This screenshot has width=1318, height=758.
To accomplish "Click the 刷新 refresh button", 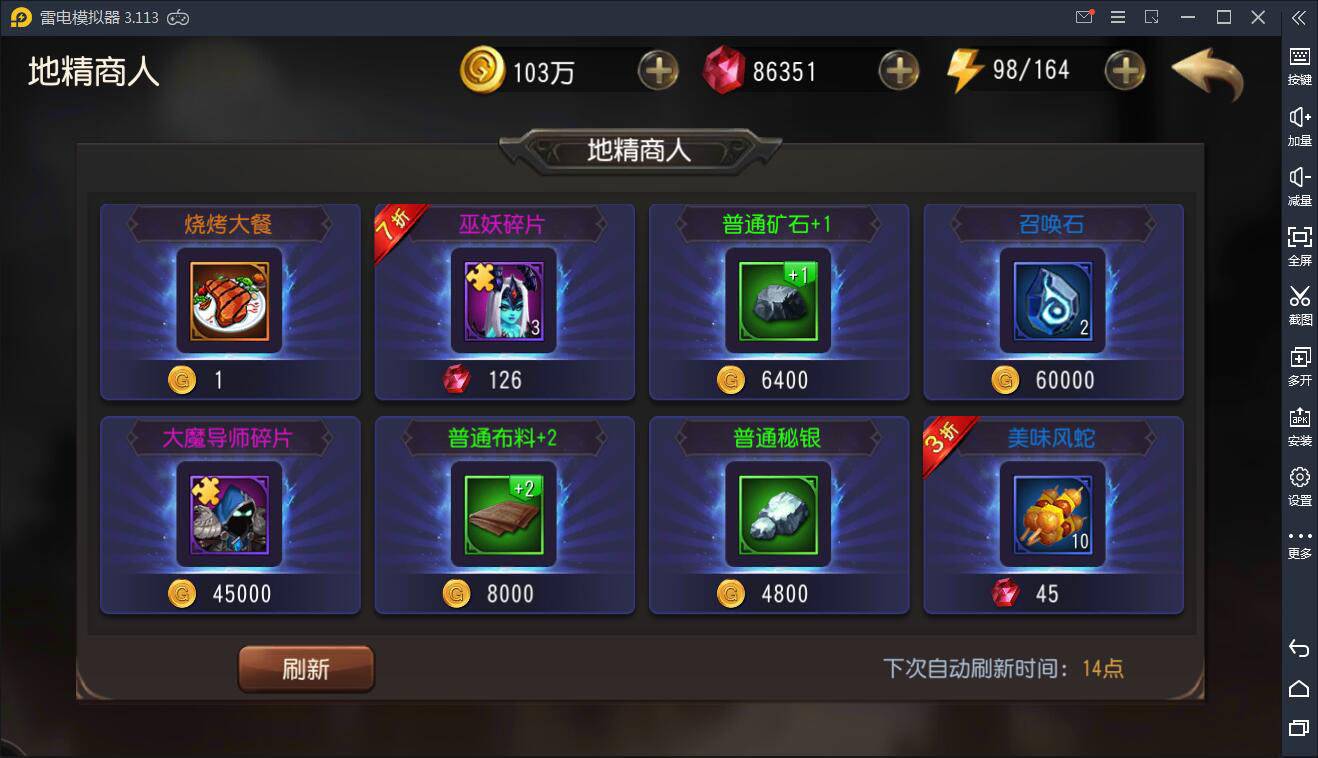I will [306, 668].
